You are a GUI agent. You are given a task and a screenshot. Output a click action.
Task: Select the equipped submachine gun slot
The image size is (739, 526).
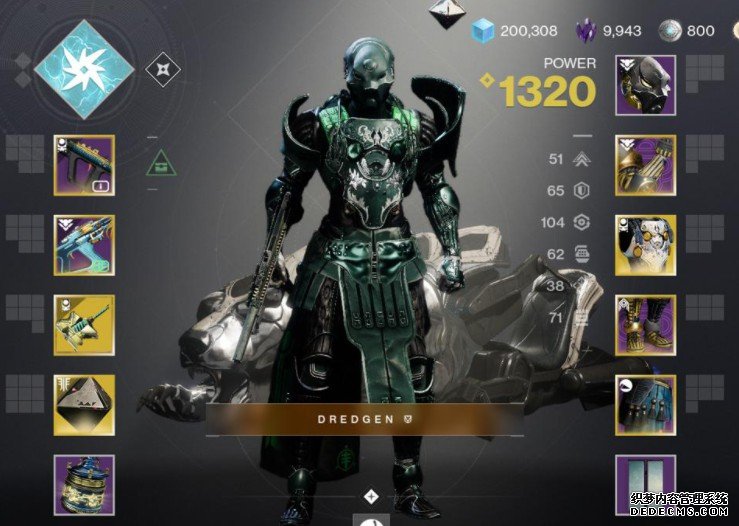[84, 165]
